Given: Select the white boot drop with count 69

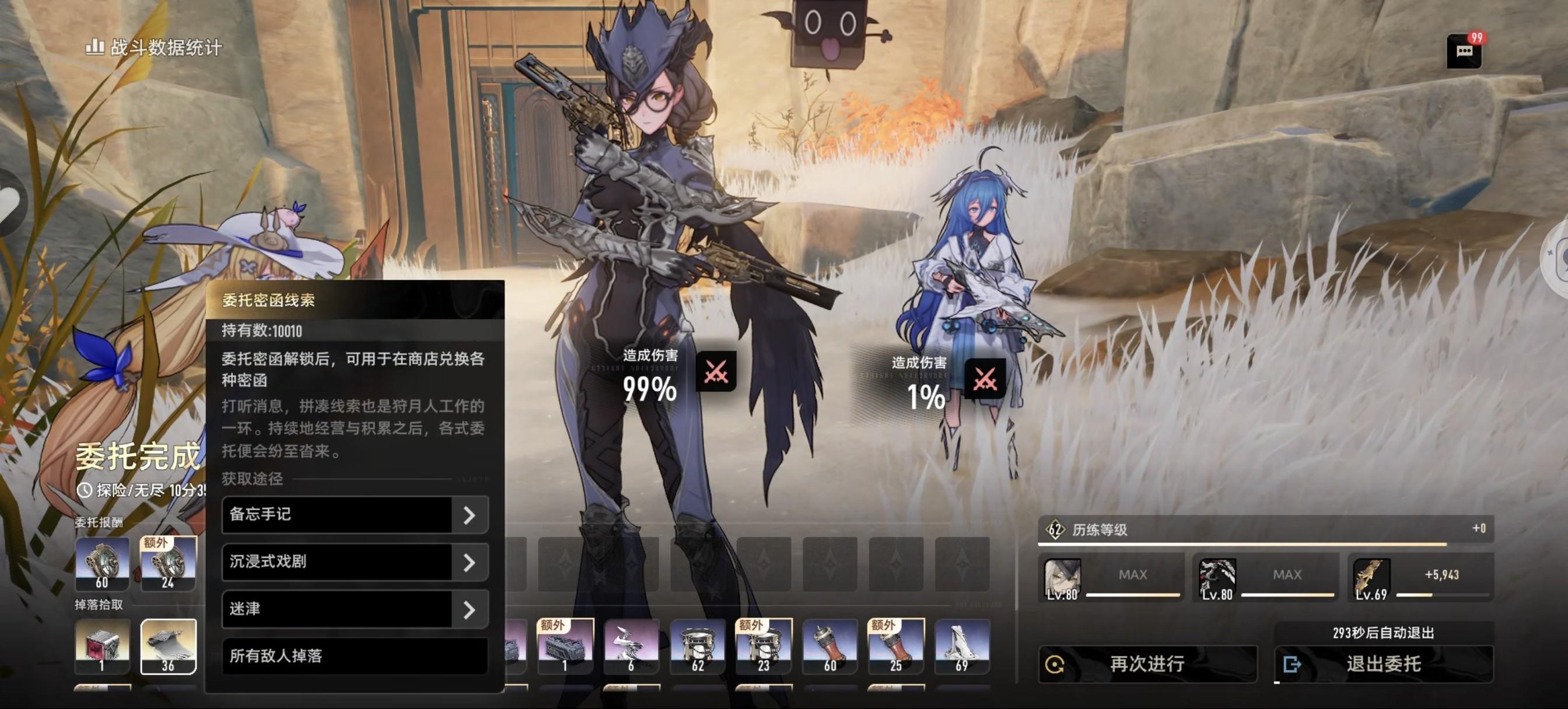Looking at the screenshot, I should 962,646.
